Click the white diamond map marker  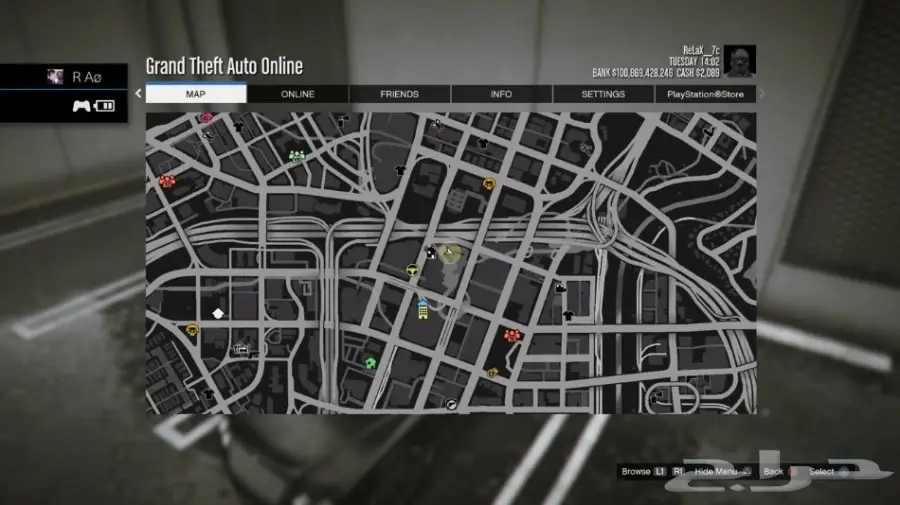pyautogui.click(x=218, y=313)
